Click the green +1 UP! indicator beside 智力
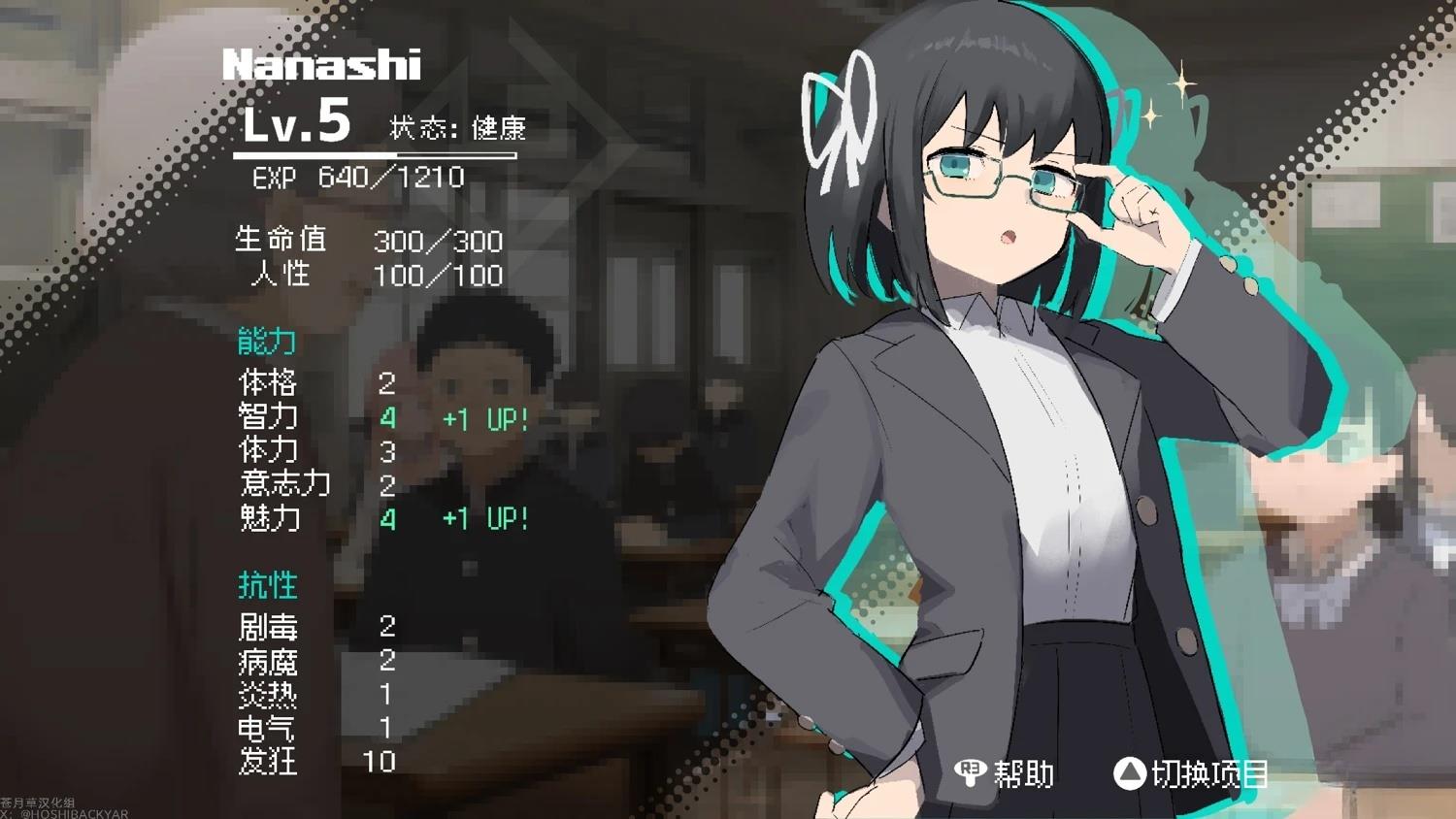This screenshot has height=819, width=1456. click(484, 420)
